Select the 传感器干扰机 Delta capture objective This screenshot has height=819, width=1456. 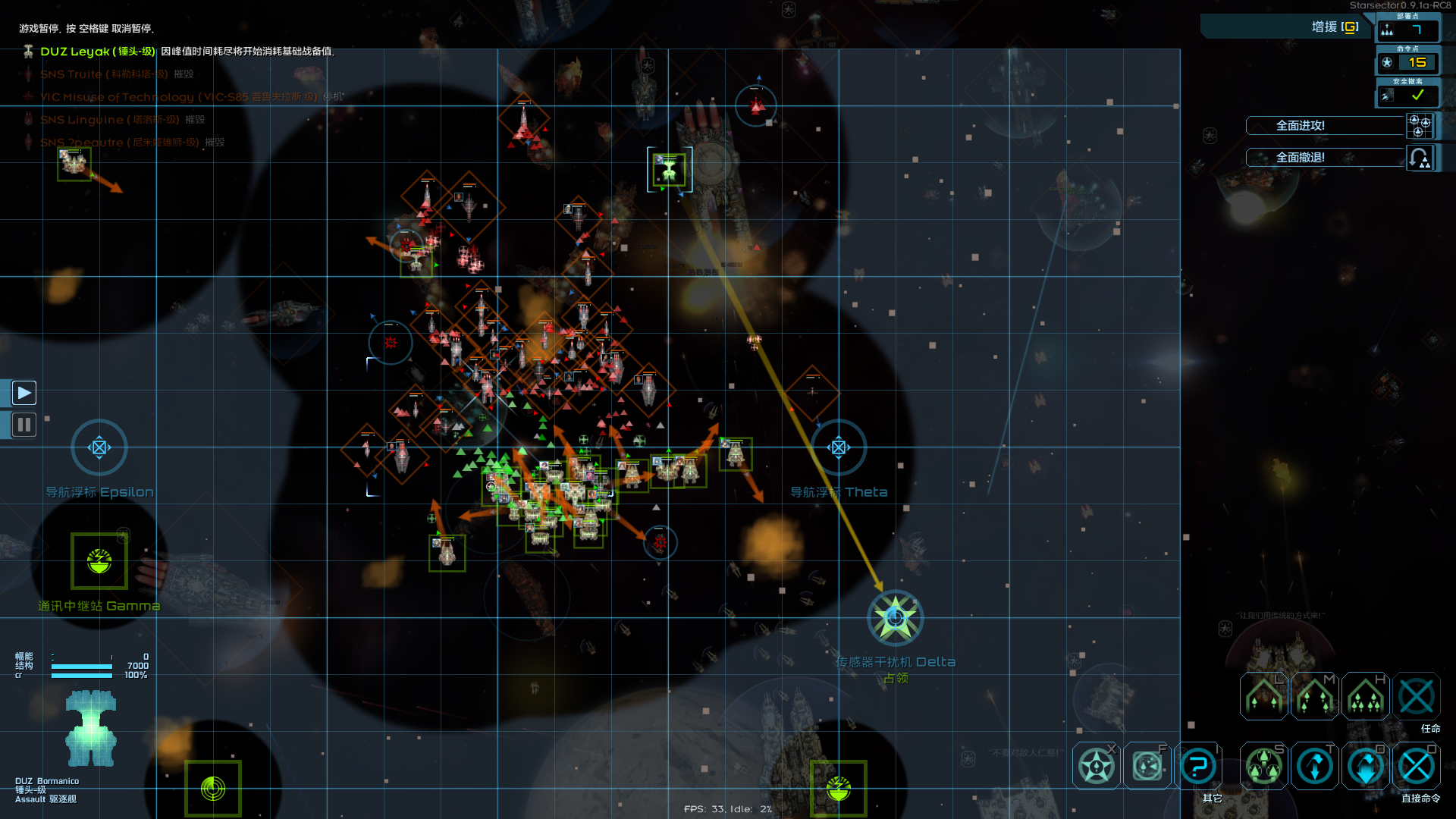894,618
